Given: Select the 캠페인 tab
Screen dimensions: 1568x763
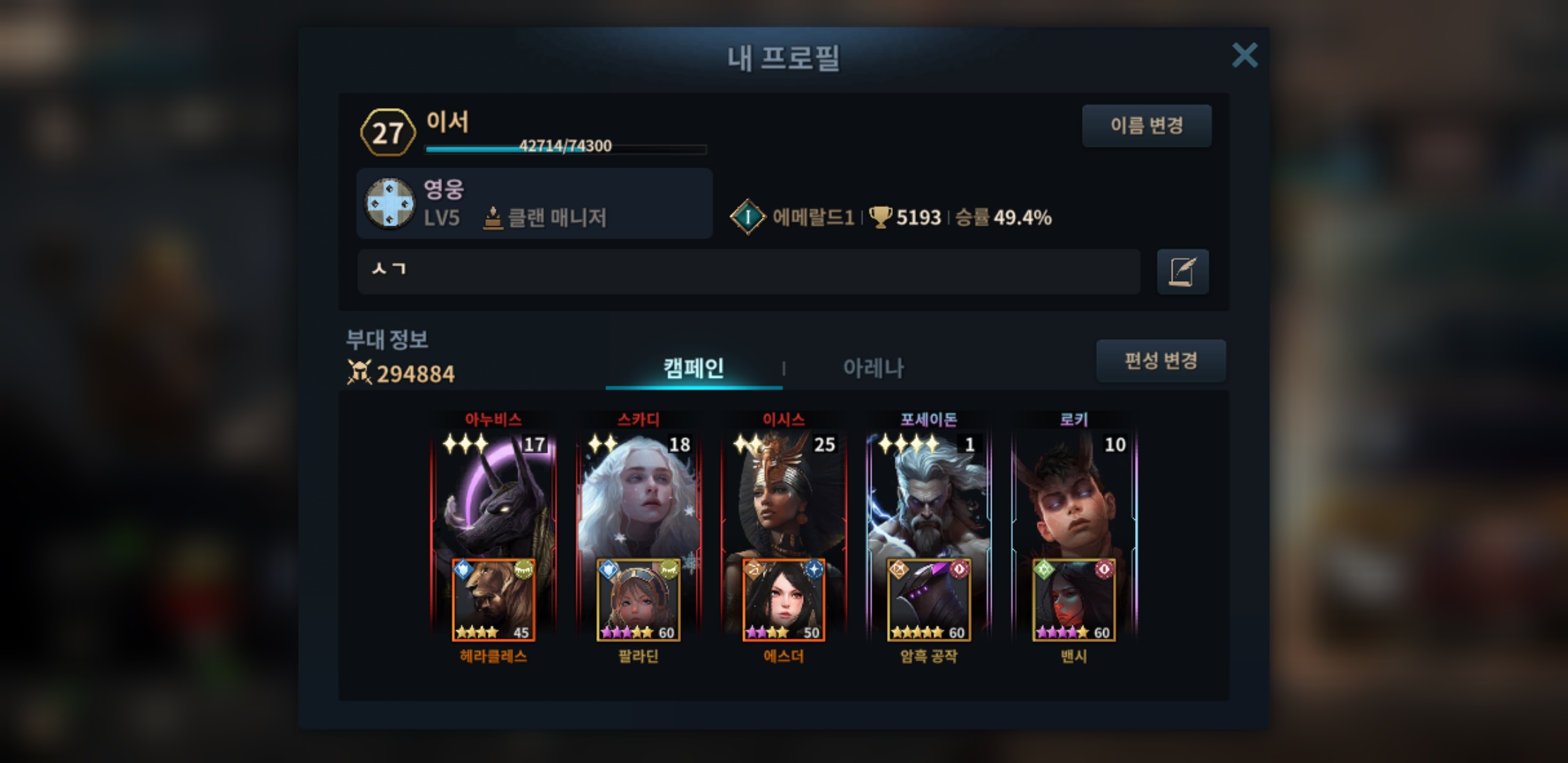Looking at the screenshot, I should coord(694,368).
